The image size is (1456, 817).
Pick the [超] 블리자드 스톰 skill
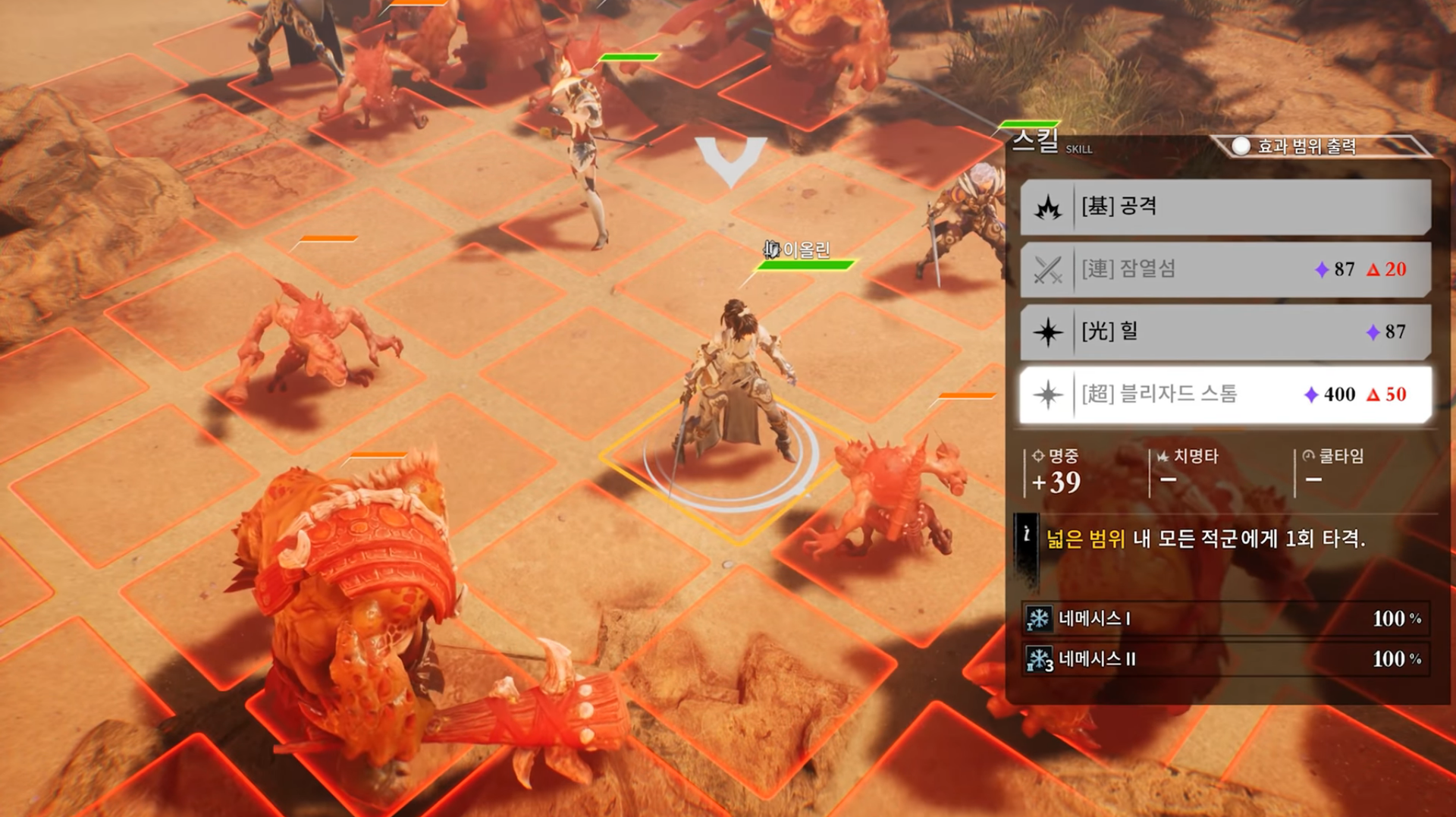point(1225,394)
